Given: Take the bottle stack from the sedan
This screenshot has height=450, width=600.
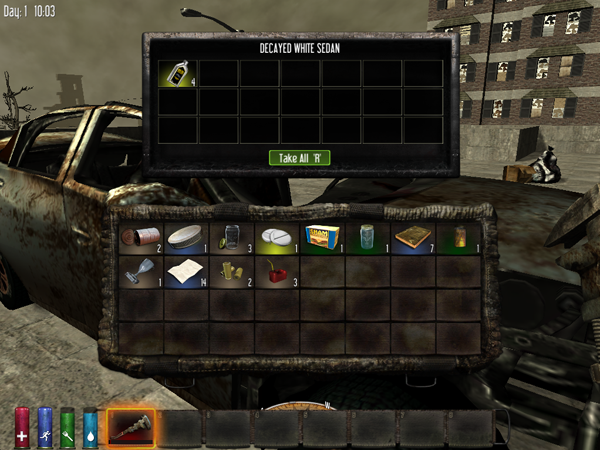Looking at the screenshot, I should click(177, 73).
